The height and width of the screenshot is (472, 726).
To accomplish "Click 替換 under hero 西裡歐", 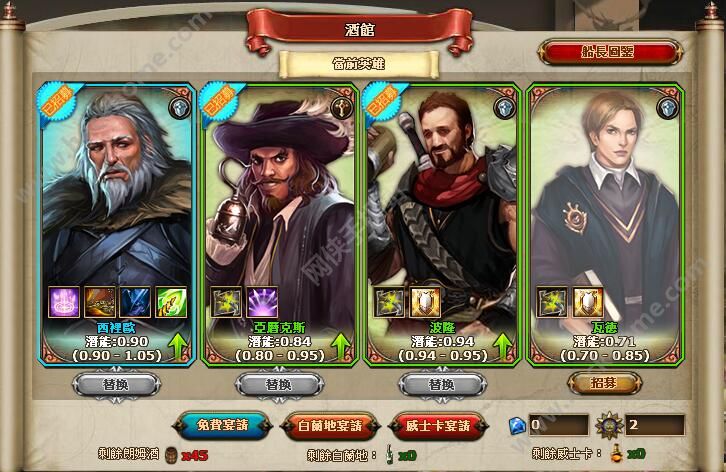I will [x=115, y=383].
